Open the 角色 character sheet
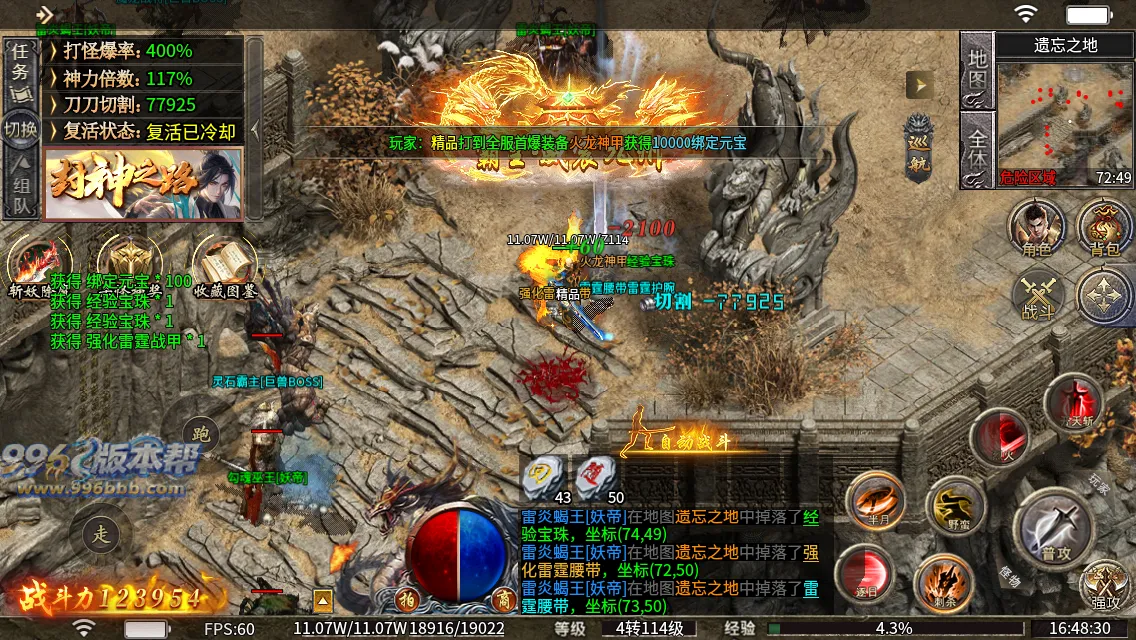The image size is (1136, 640). [1036, 228]
